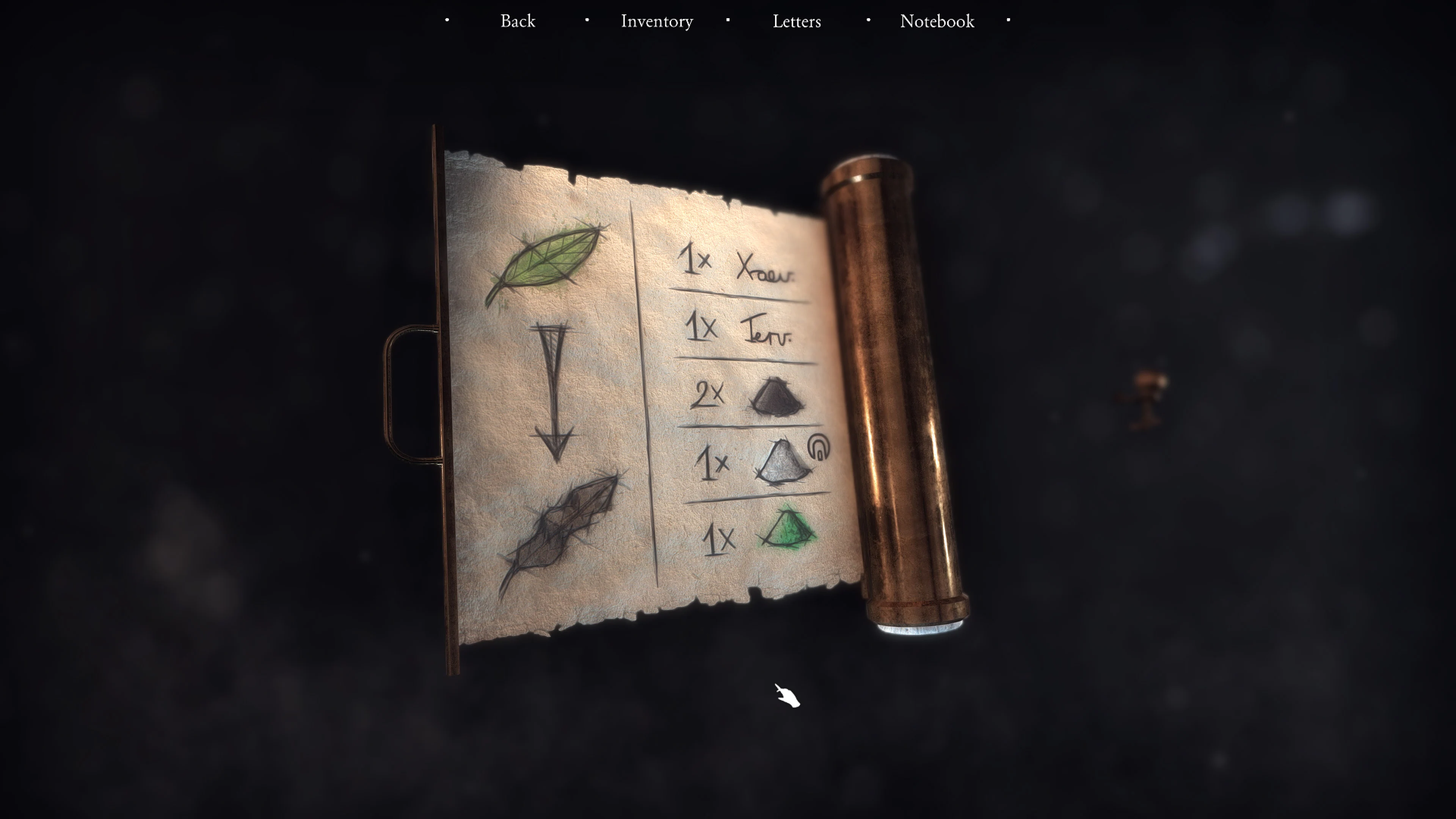Open the Letters menu
The width and height of the screenshot is (1456, 819).
click(796, 22)
